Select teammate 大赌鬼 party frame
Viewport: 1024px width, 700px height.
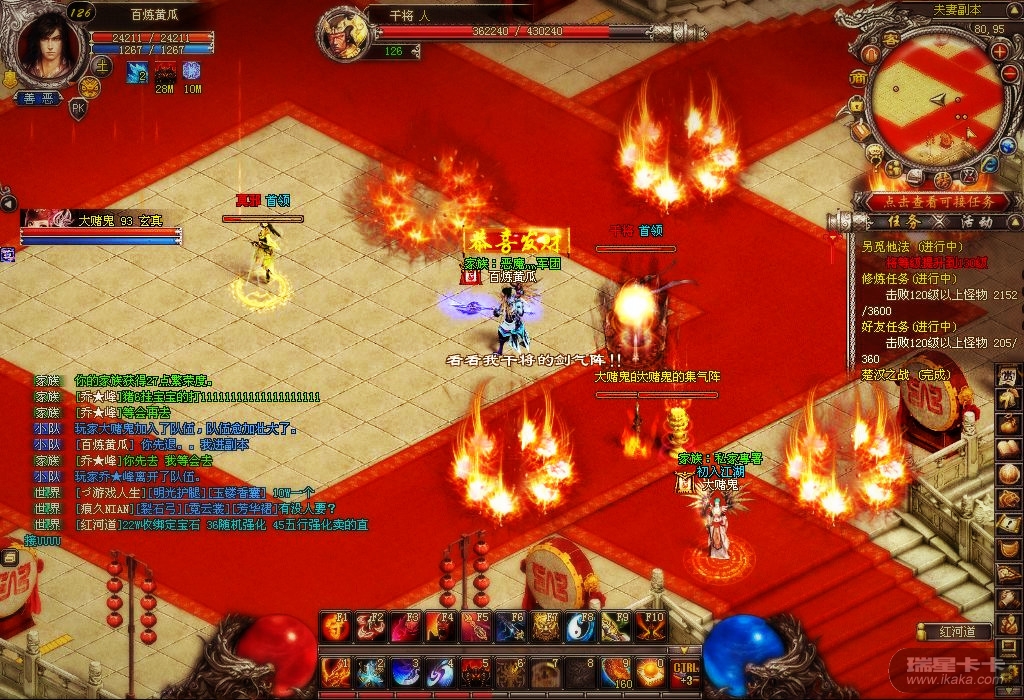tap(100, 228)
